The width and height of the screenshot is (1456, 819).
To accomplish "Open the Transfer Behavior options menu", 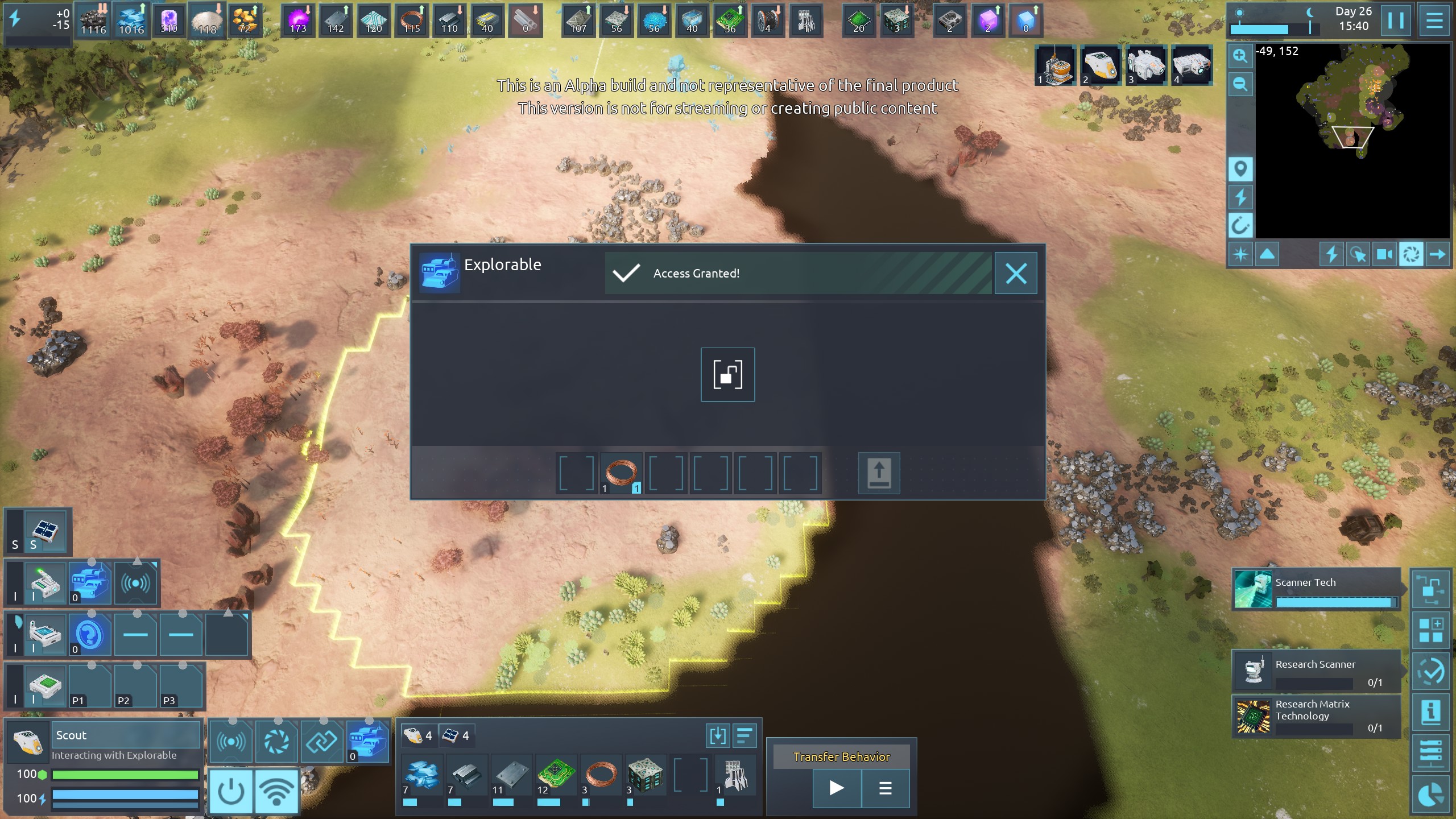I will tap(885, 788).
